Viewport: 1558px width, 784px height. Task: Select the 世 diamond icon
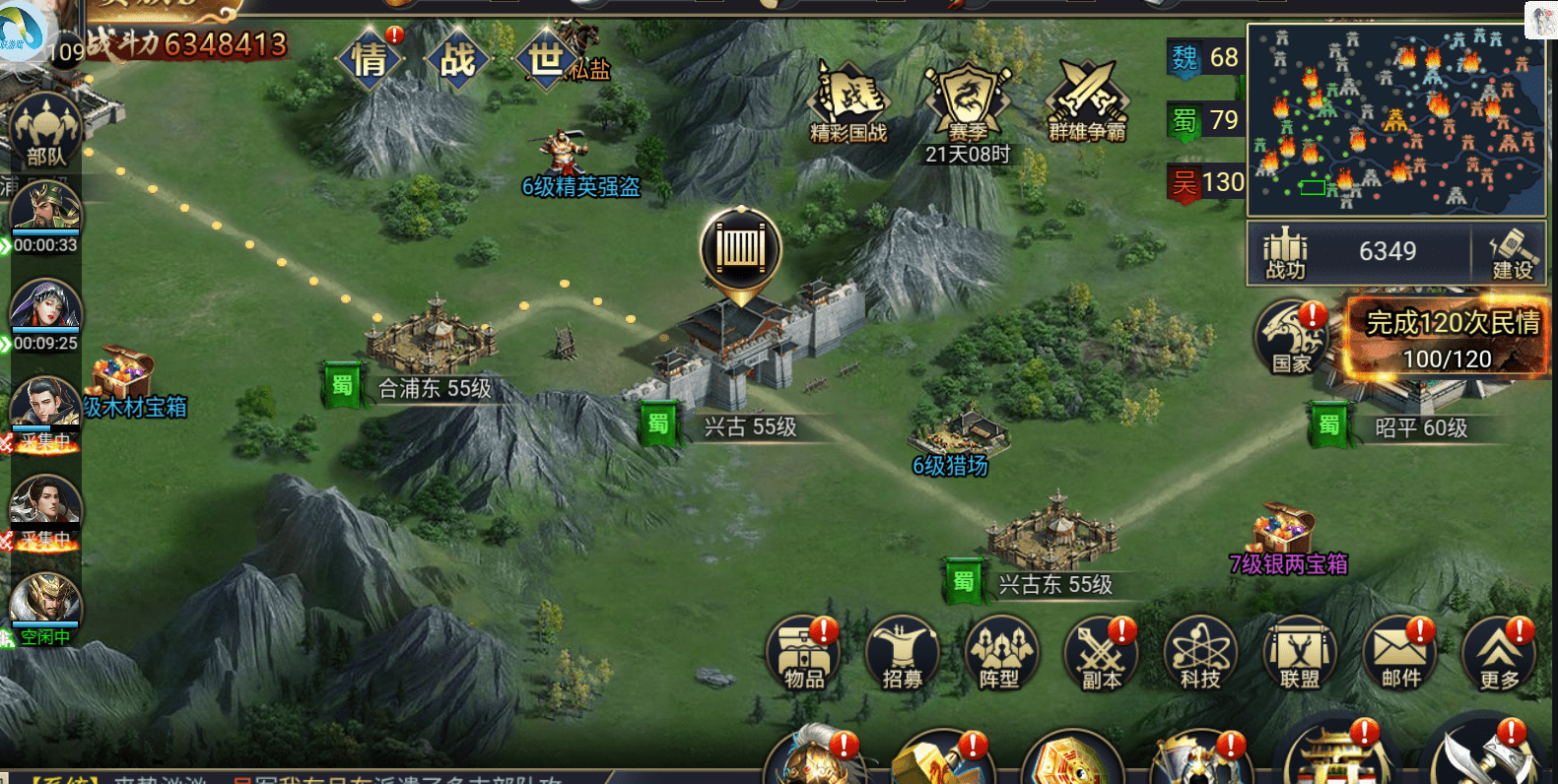[x=545, y=60]
